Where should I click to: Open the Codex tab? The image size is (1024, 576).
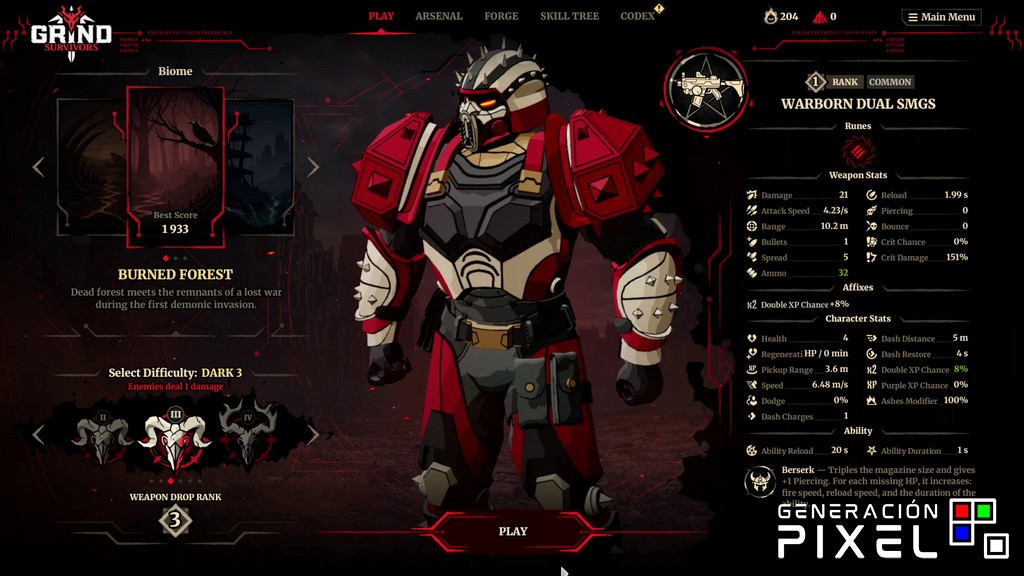coord(638,16)
